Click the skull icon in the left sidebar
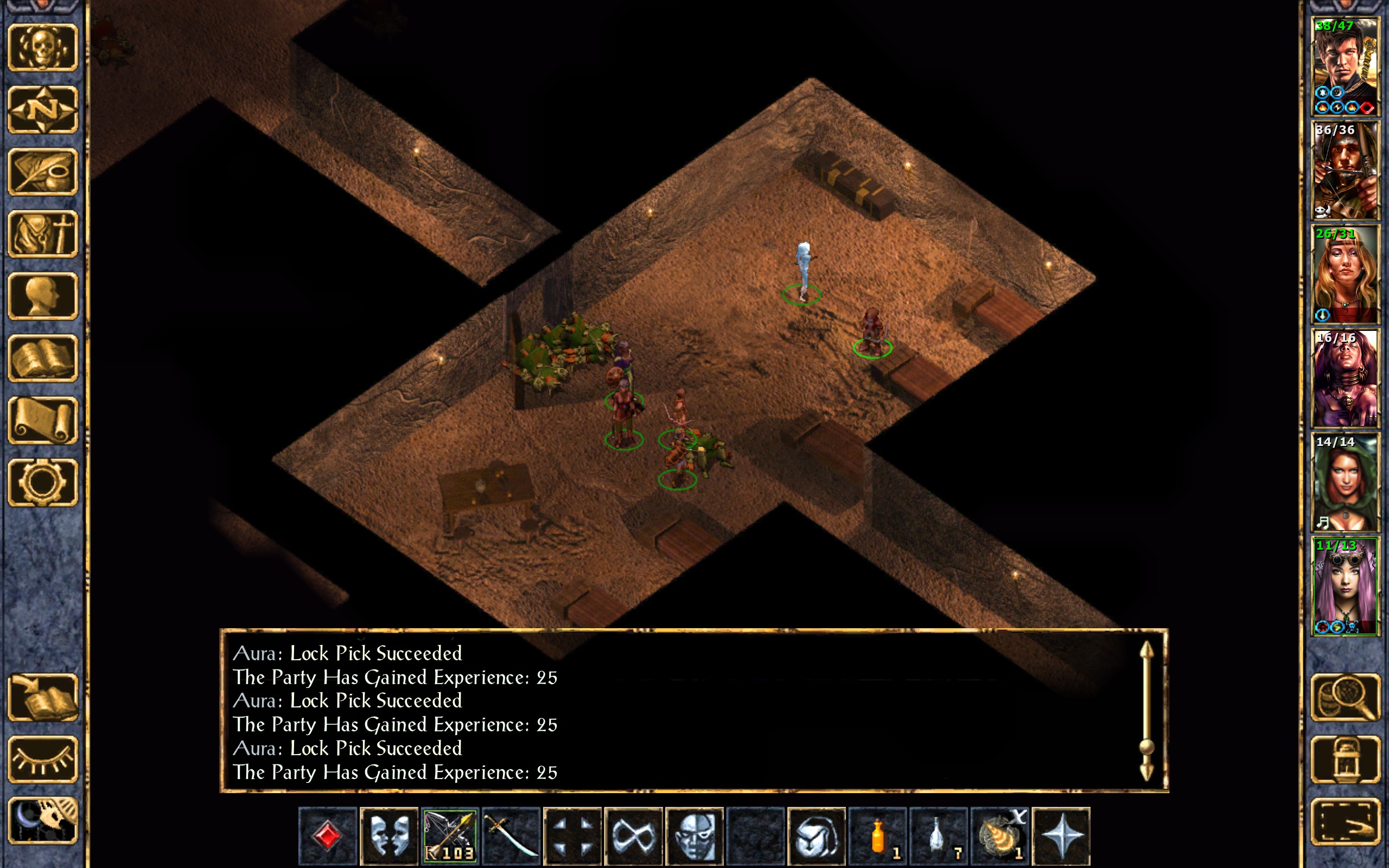 (x=42, y=48)
